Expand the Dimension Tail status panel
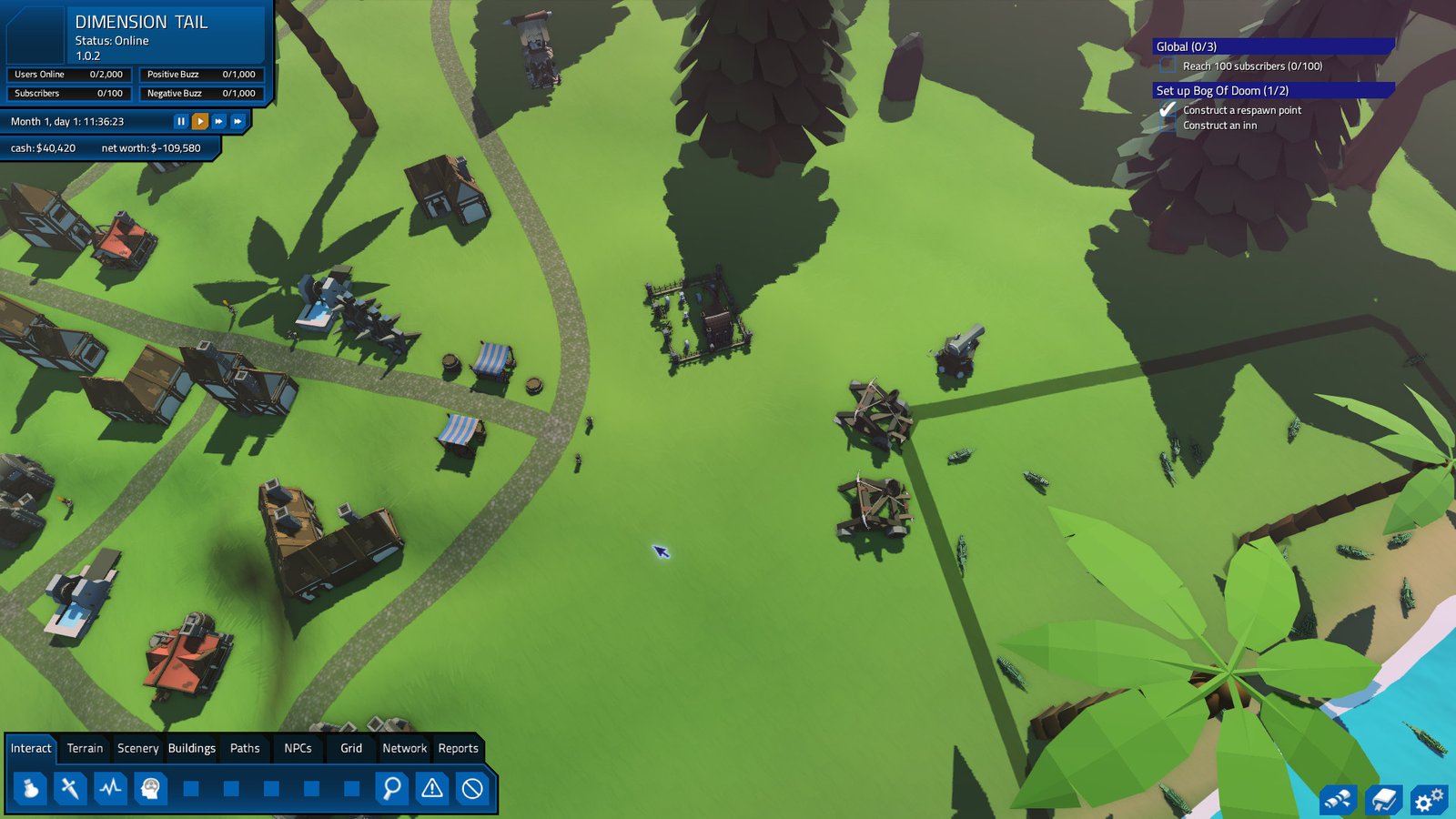 click(141, 21)
